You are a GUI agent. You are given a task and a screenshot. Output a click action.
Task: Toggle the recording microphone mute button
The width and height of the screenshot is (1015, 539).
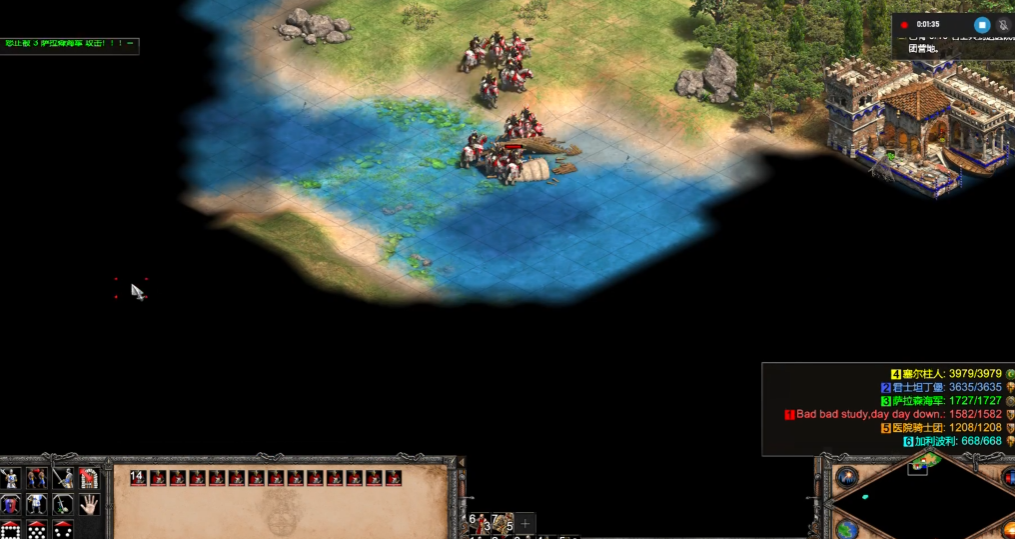[1001, 25]
